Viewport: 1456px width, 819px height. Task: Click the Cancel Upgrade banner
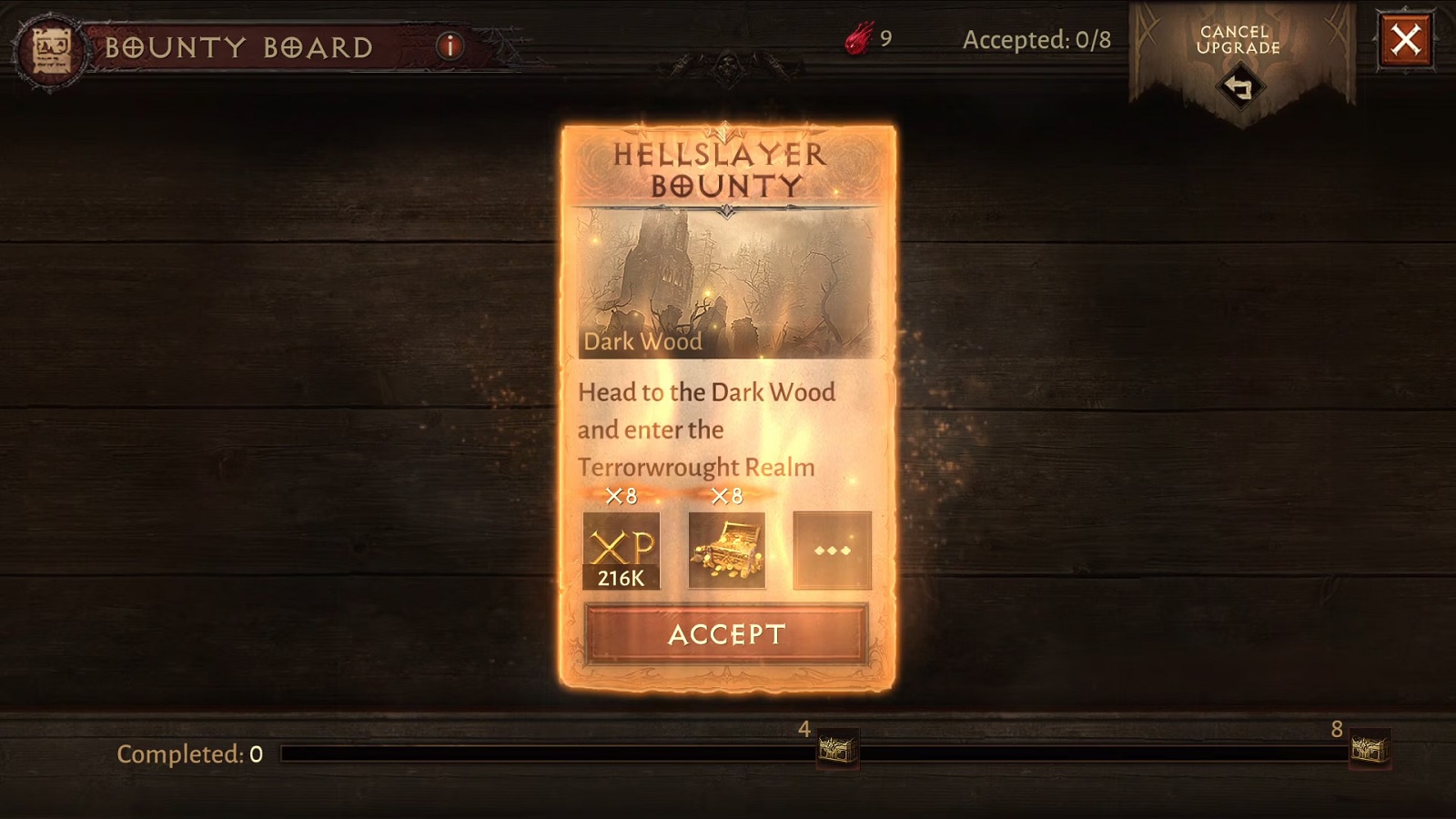click(x=1241, y=41)
